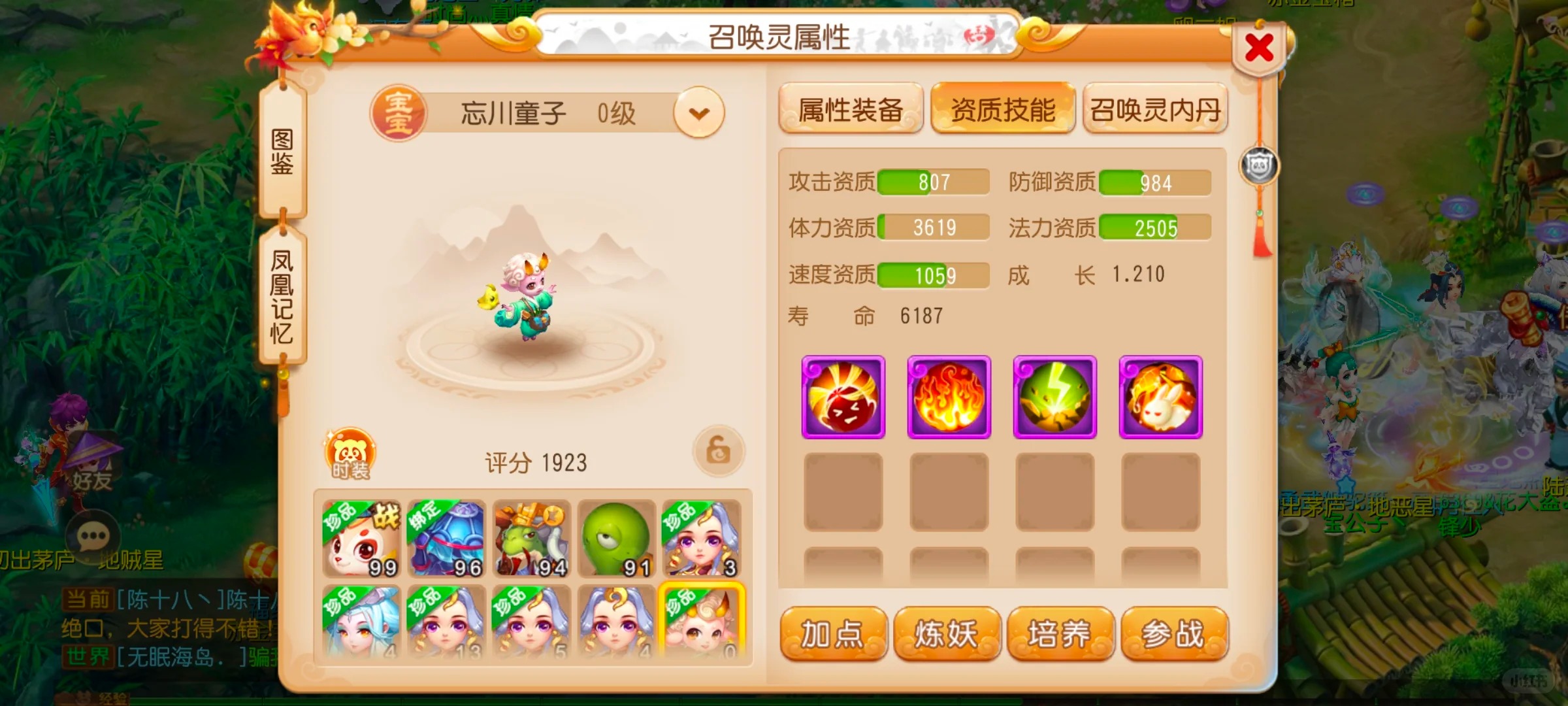Viewport: 1568px width, 706px height.
Task: Choose the 培养 button
Action: pos(1060,633)
